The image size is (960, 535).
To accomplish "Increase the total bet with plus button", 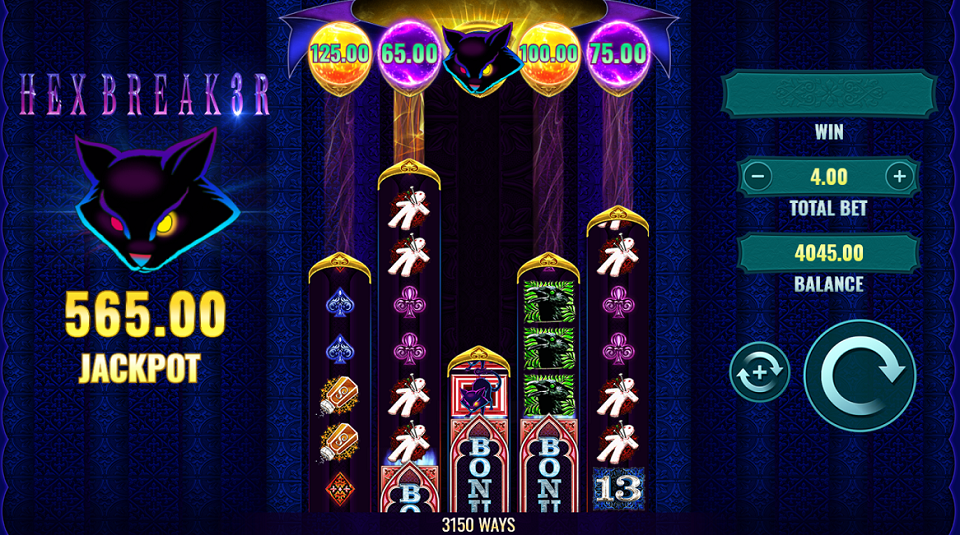I will click(898, 178).
